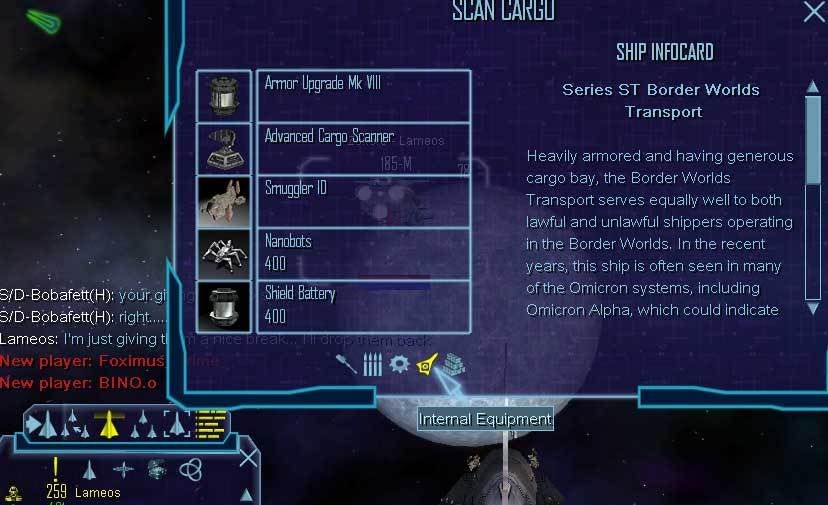Select the Armor Upgrade Mk VIII row

click(363, 95)
